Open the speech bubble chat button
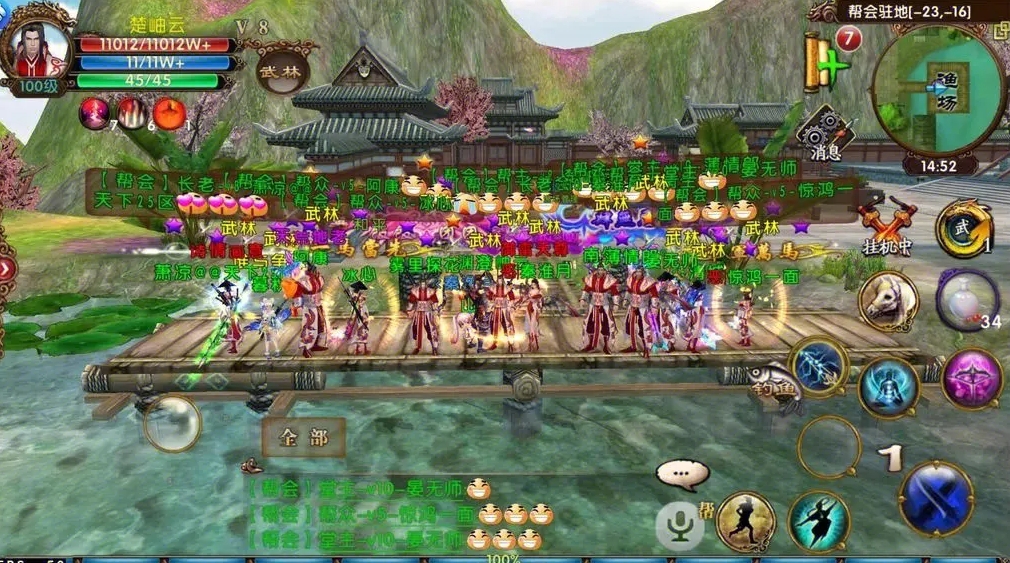1010x563 pixels. (682, 473)
